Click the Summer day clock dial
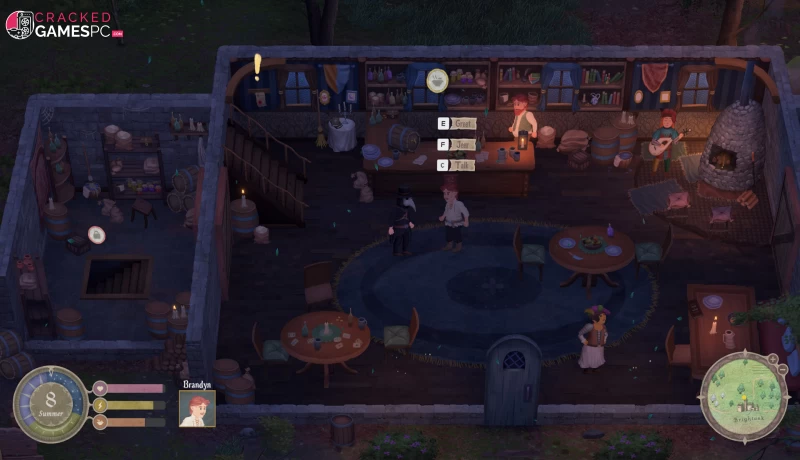This screenshot has width=800, height=460. [50, 402]
